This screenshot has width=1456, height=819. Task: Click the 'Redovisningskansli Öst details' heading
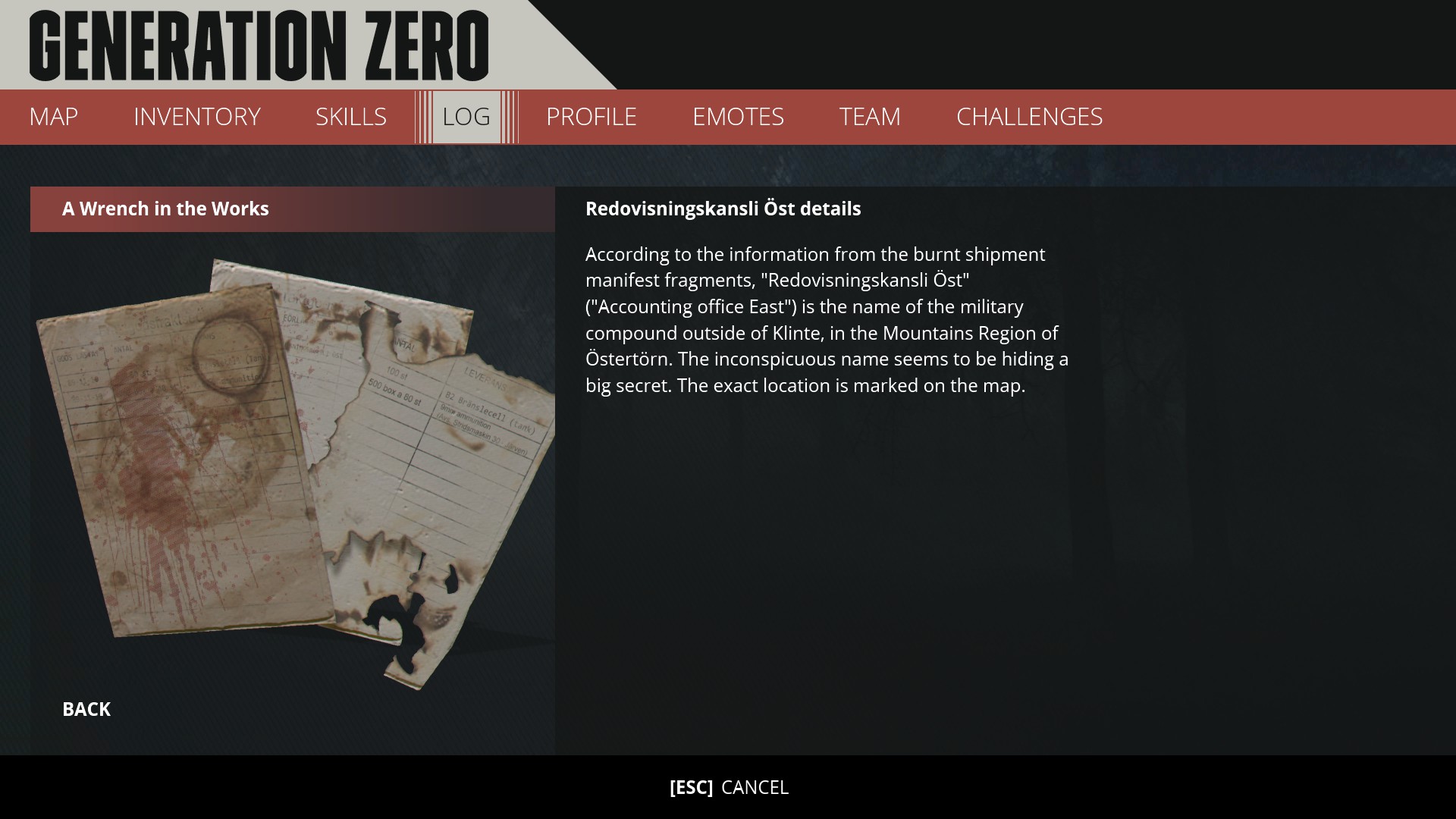(x=723, y=209)
